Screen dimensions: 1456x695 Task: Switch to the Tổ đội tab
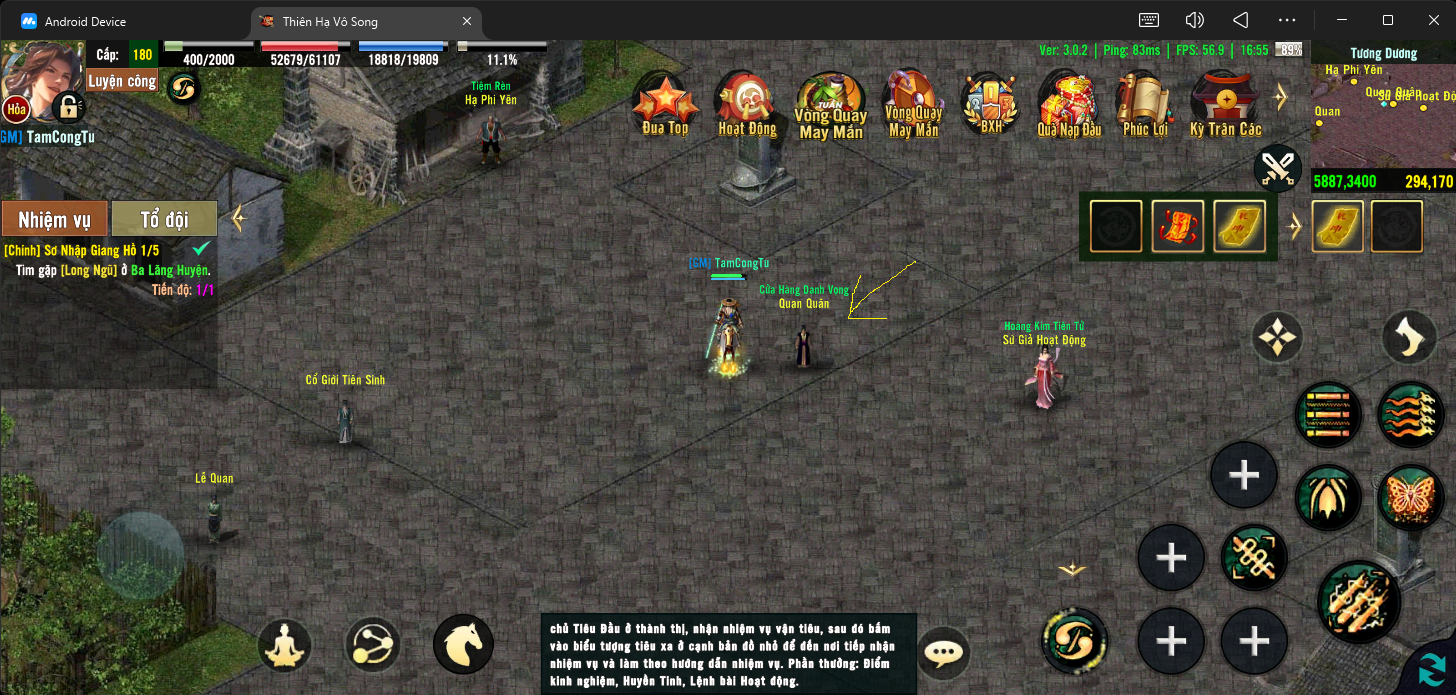pyautogui.click(x=164, y=219)
